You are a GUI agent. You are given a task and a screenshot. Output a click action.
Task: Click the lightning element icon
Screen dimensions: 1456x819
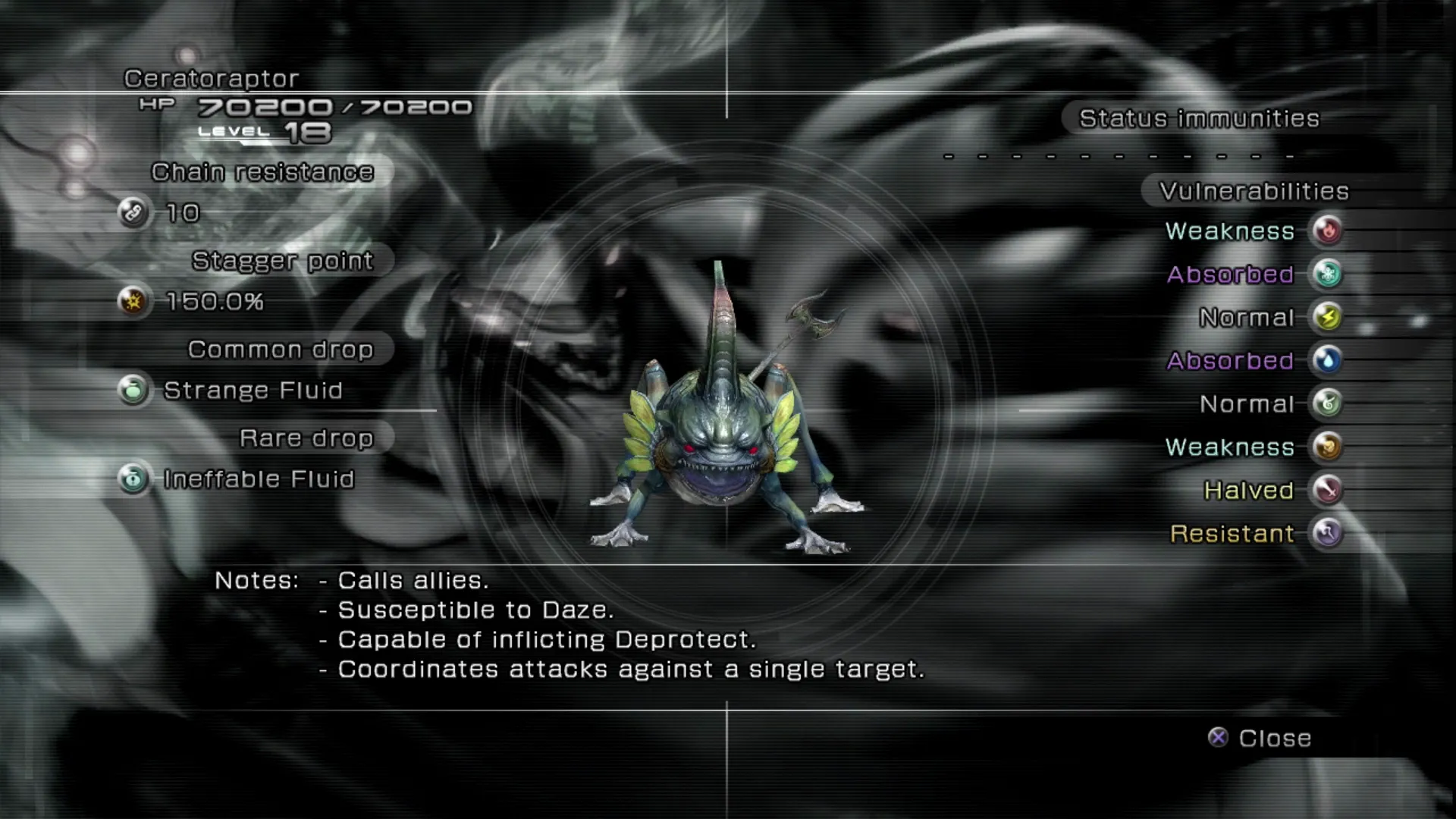pos(1327,317)
